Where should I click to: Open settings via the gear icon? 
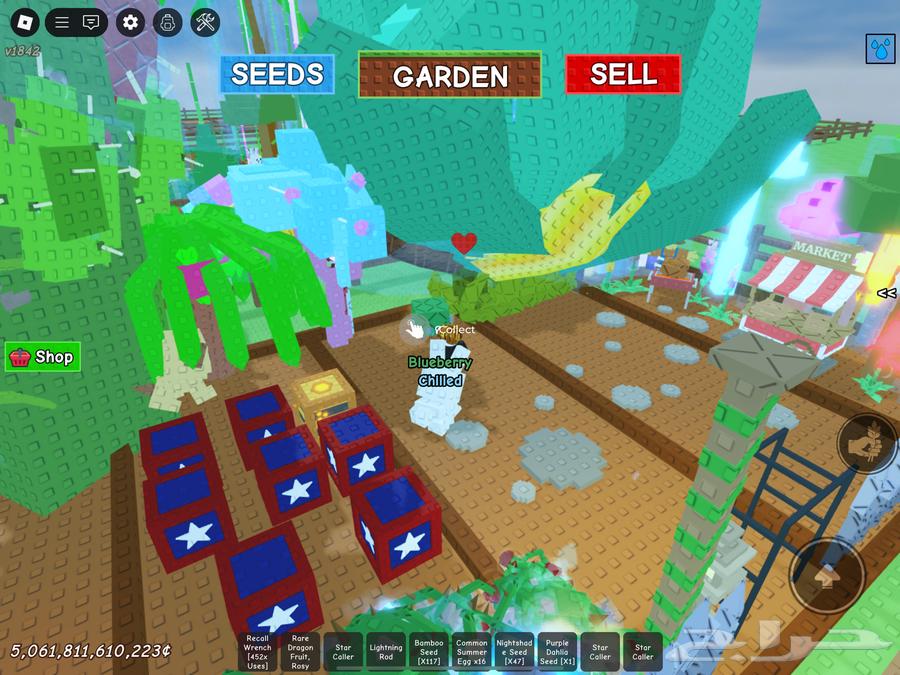click(x=131, y=22)
